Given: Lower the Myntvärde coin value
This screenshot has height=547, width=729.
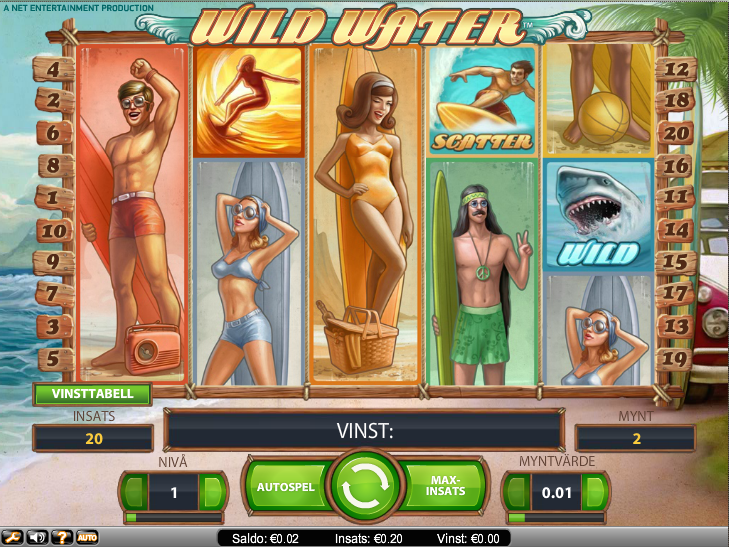Looking at the screenshot, I should coord(515,492).
